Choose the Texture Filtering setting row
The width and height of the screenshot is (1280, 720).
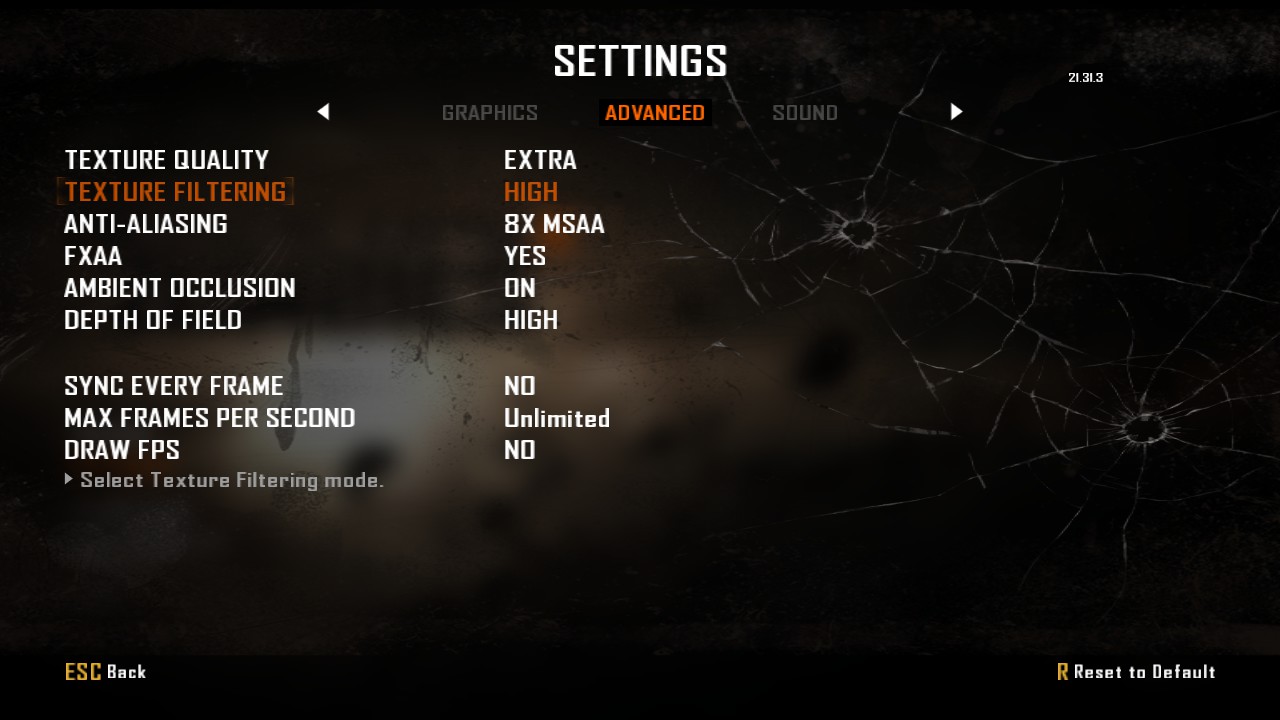tap(175, 192)
